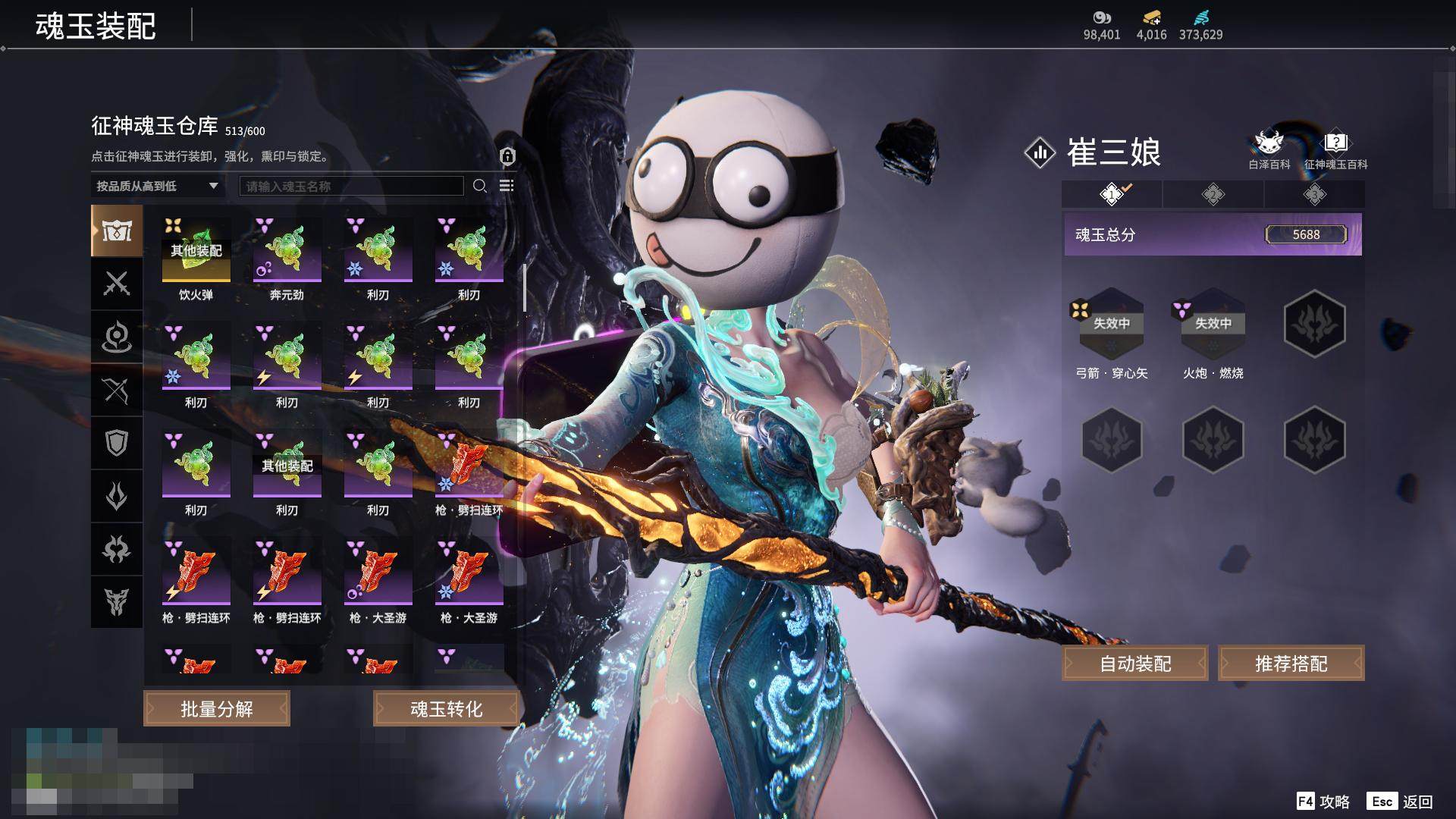The height and width of the screenshot is (819, 1456).
Task: Select the 奔元劲 soul jade slot
Action: 287,250
